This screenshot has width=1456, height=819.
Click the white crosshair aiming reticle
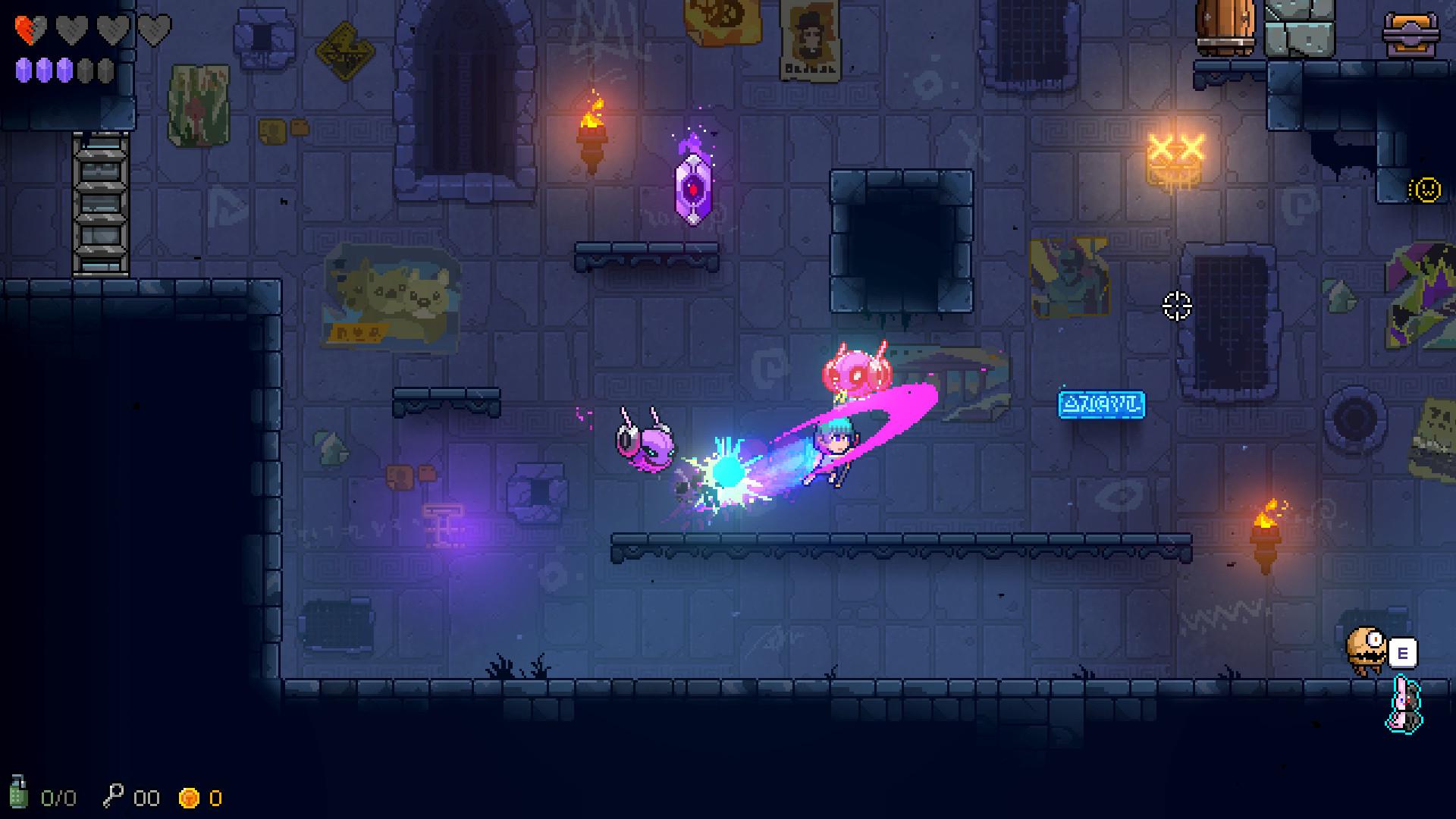(x=1176, y=307)
